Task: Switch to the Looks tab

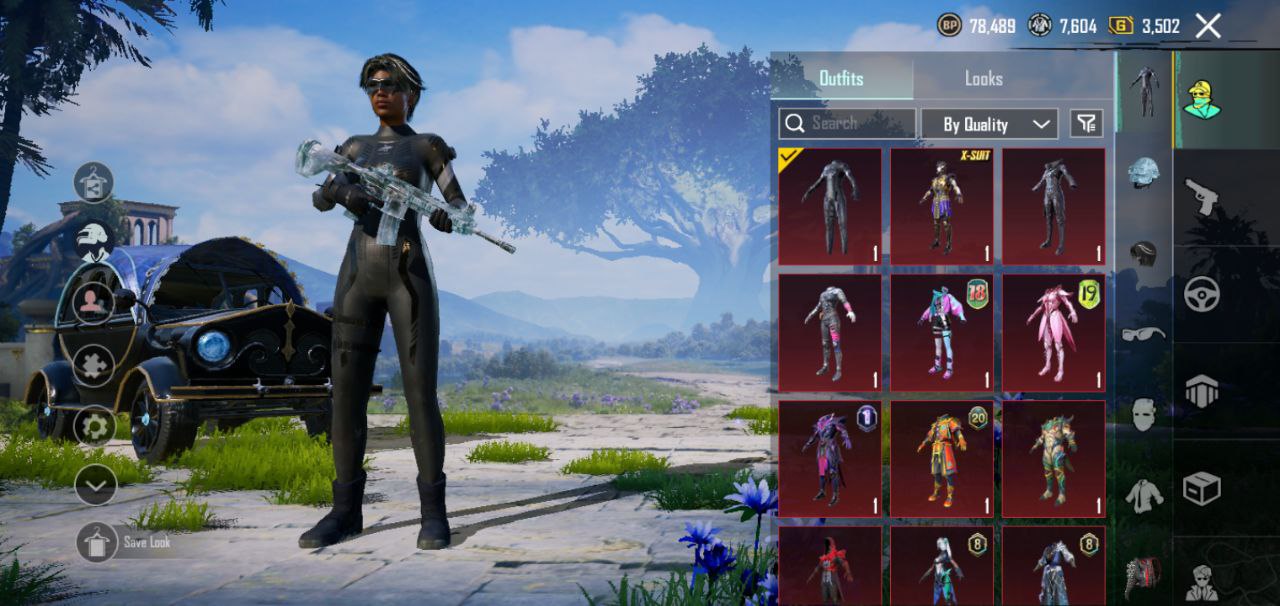Action: (x=983, y=78)
